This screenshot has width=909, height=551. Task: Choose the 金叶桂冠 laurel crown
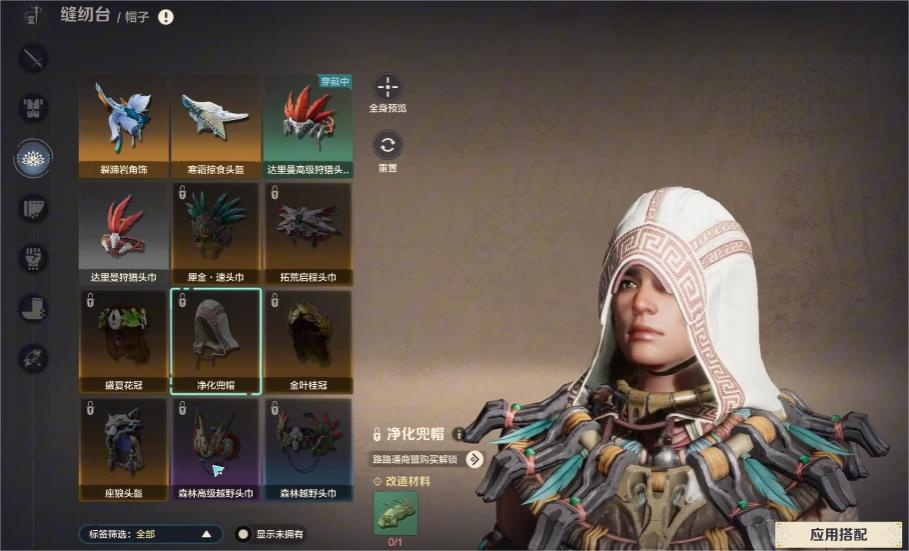pyautogui.click(x=308, y=340)
